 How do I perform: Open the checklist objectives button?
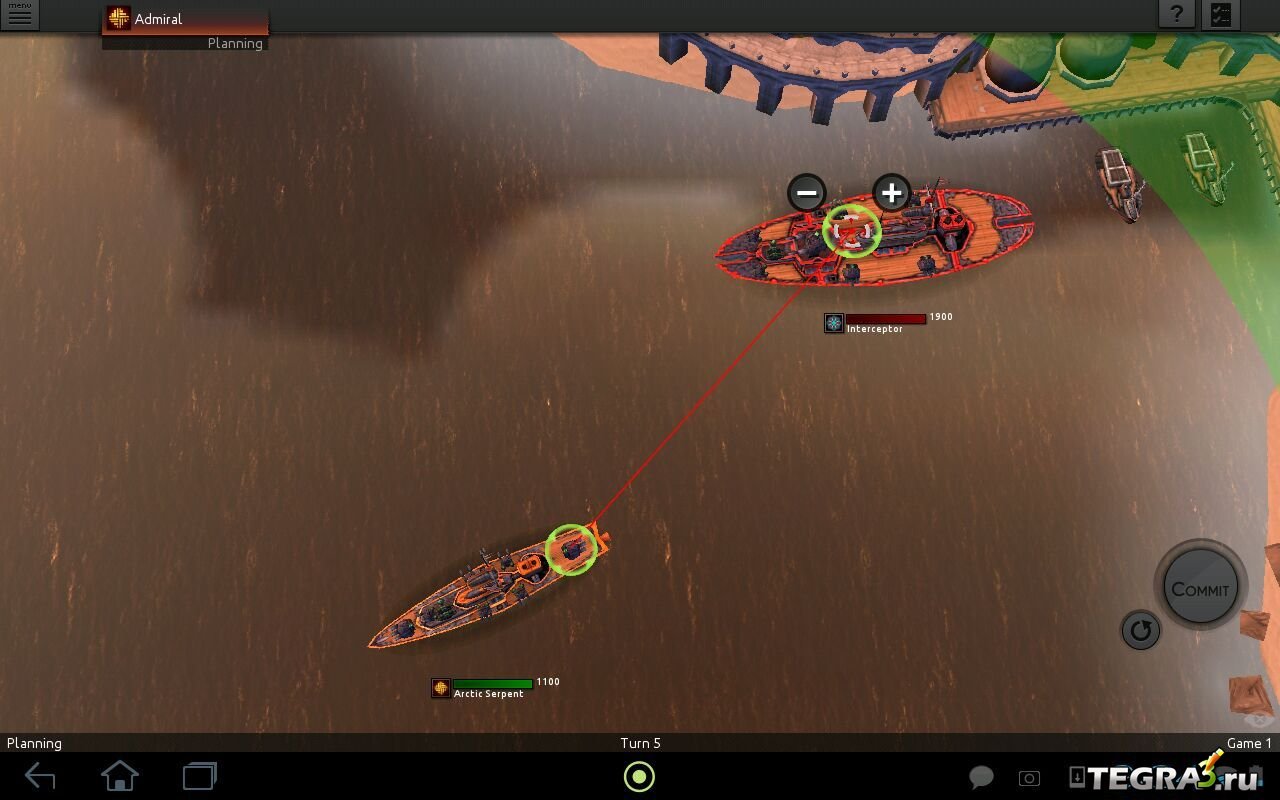(1221, 14)
